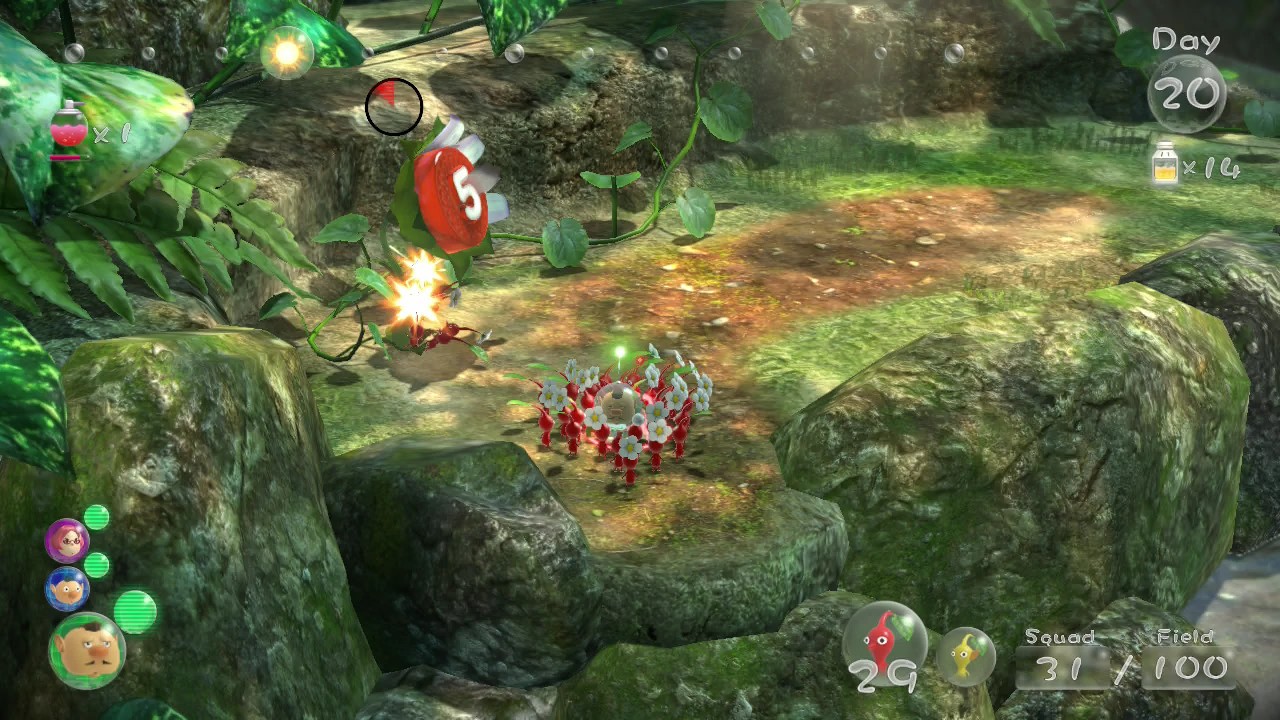The width and height of the screenshot is (1280, 720).
Task: Select the Field label
Action: 1184,636
